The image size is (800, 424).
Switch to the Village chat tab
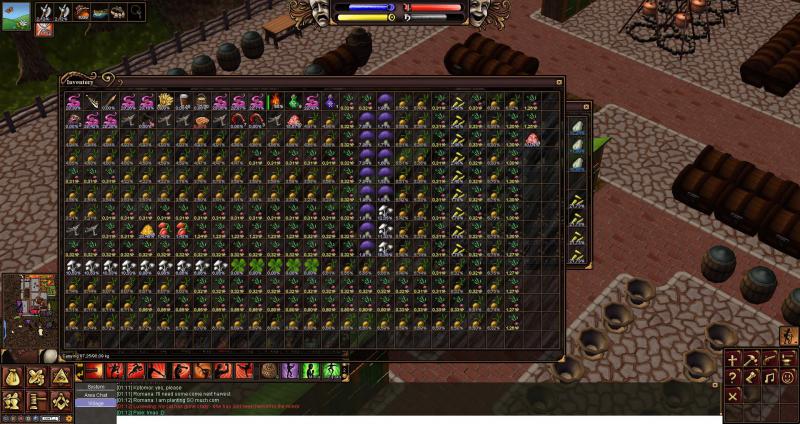click(x=96, y=404)
